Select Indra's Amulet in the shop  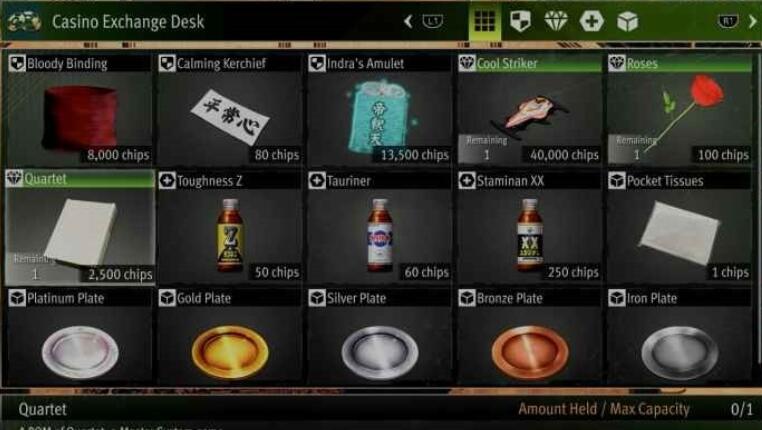(379, 110)
